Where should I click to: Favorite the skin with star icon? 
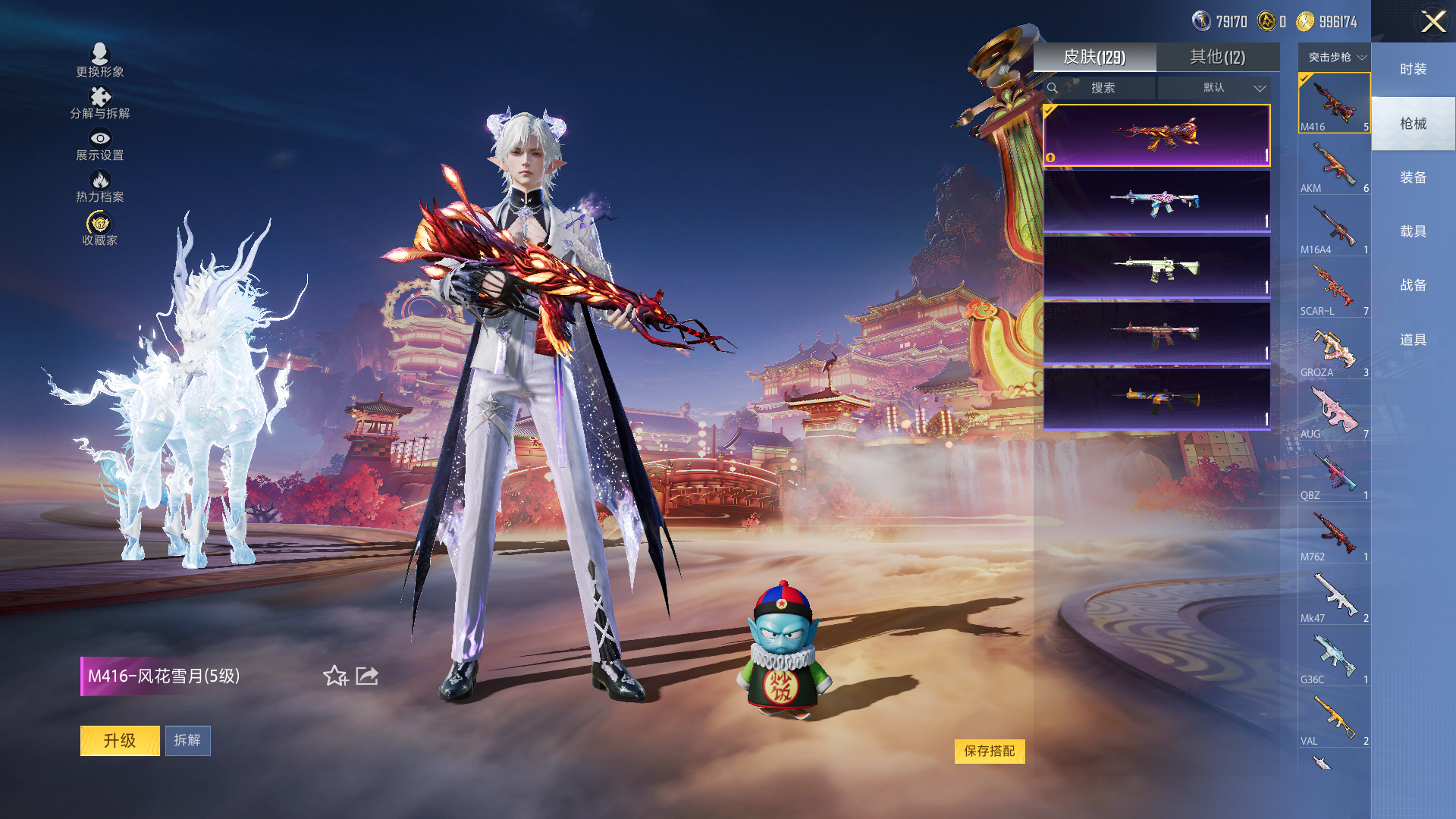tap(335, 676)
